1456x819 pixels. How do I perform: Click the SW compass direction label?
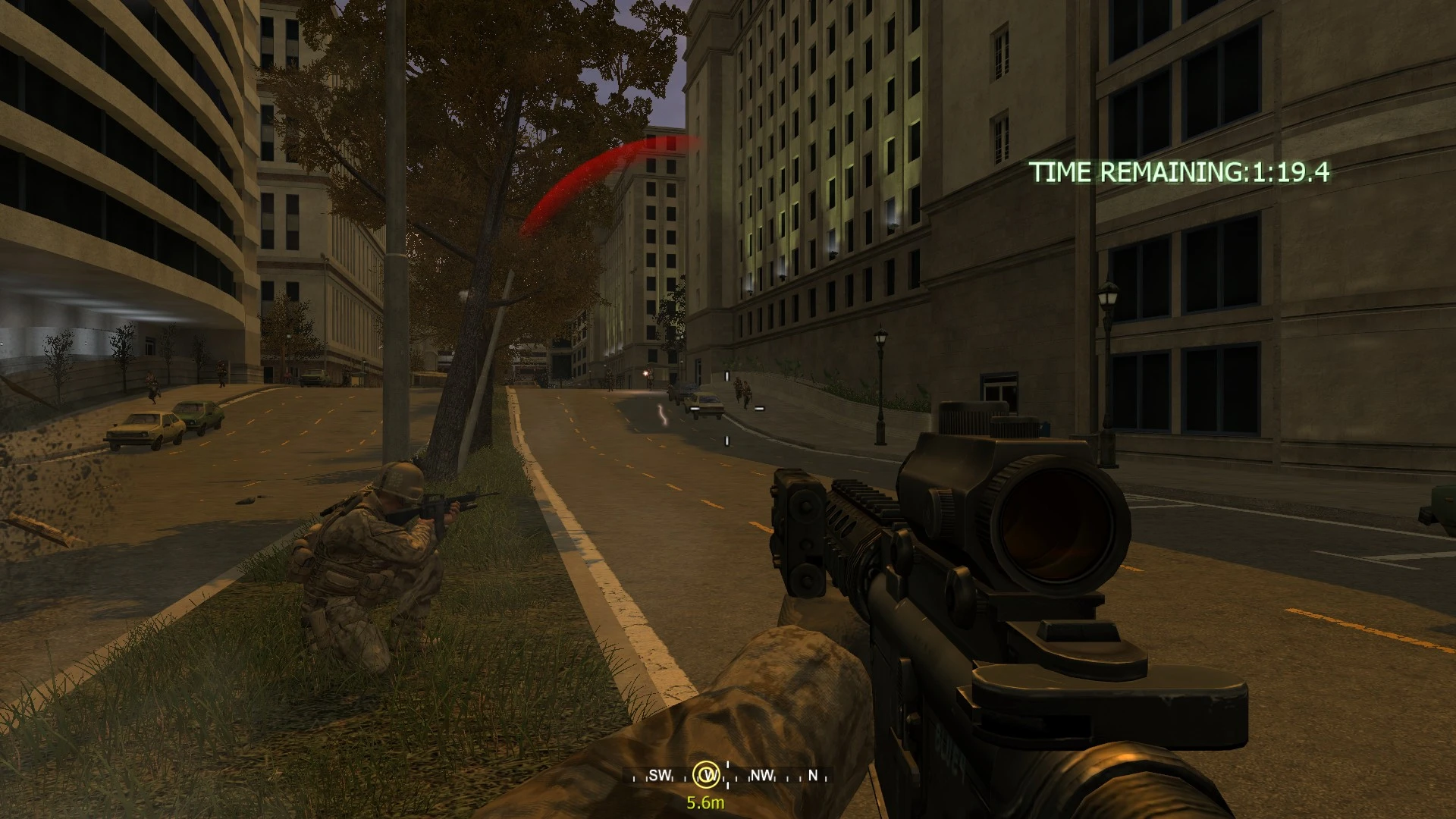pyautogui.click(x=660, y=774)
